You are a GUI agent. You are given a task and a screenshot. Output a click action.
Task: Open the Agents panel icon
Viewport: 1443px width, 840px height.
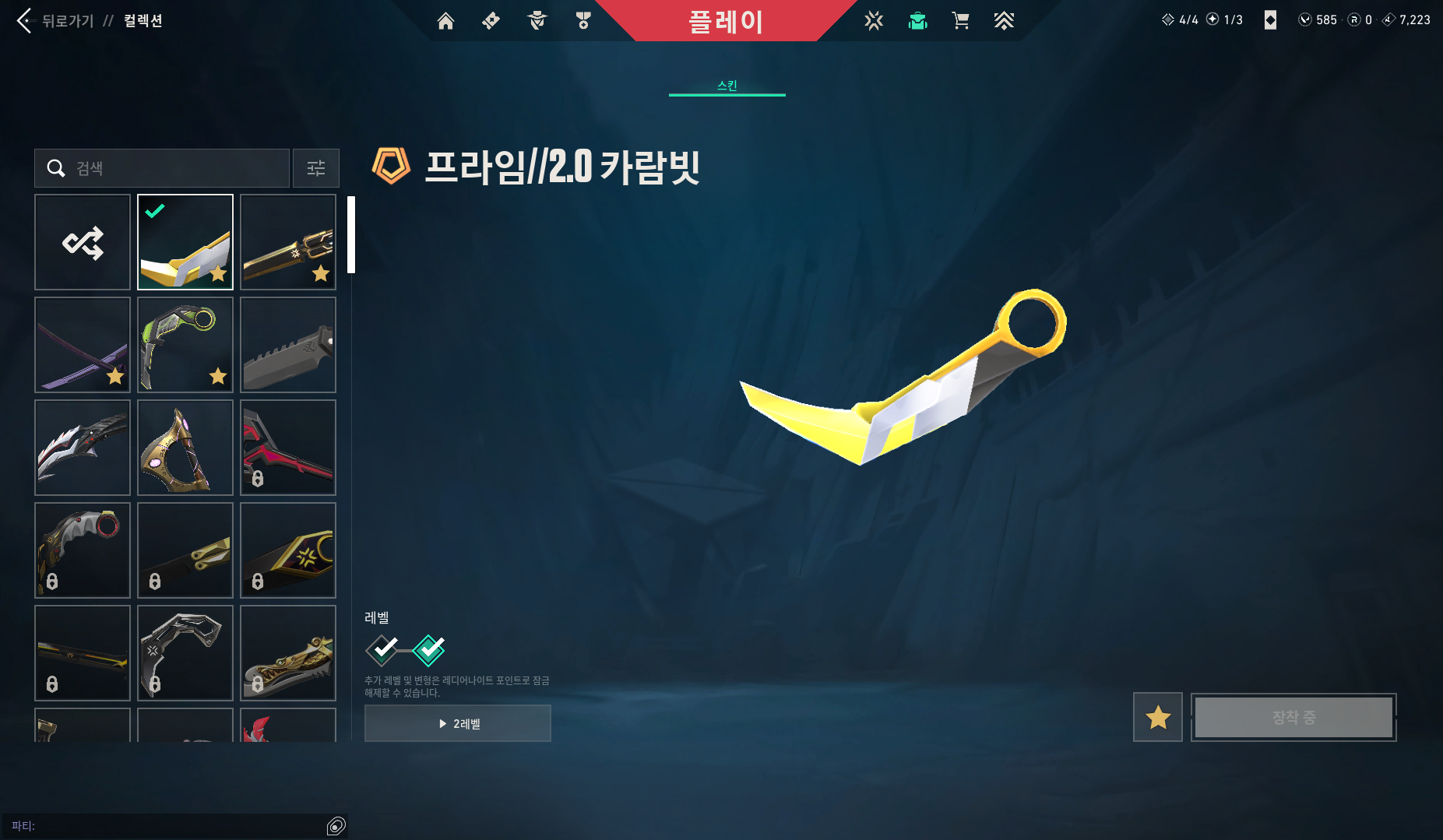(537, 21)
